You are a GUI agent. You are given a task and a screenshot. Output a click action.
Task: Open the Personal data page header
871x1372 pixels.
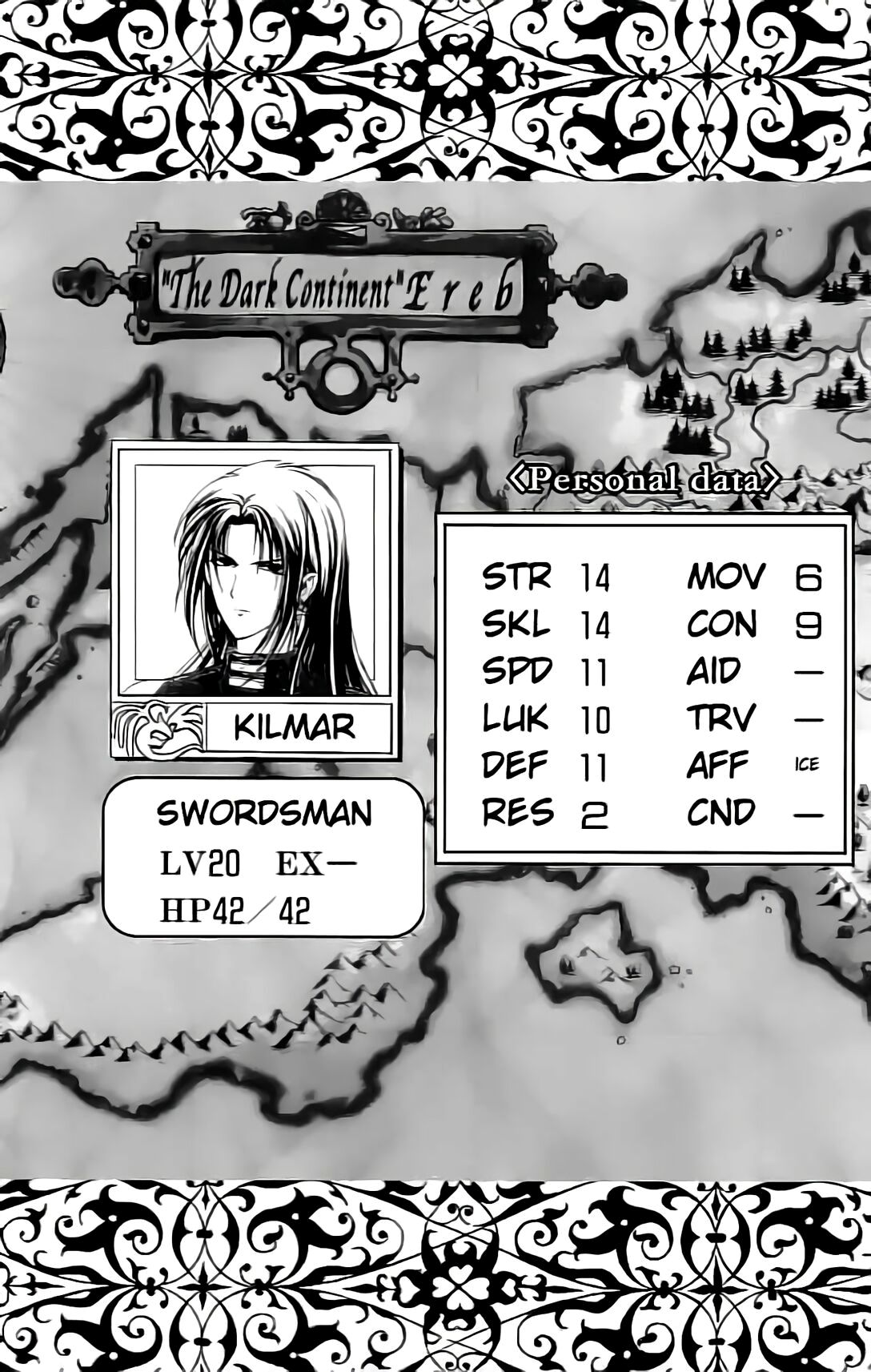pos(643,481)
